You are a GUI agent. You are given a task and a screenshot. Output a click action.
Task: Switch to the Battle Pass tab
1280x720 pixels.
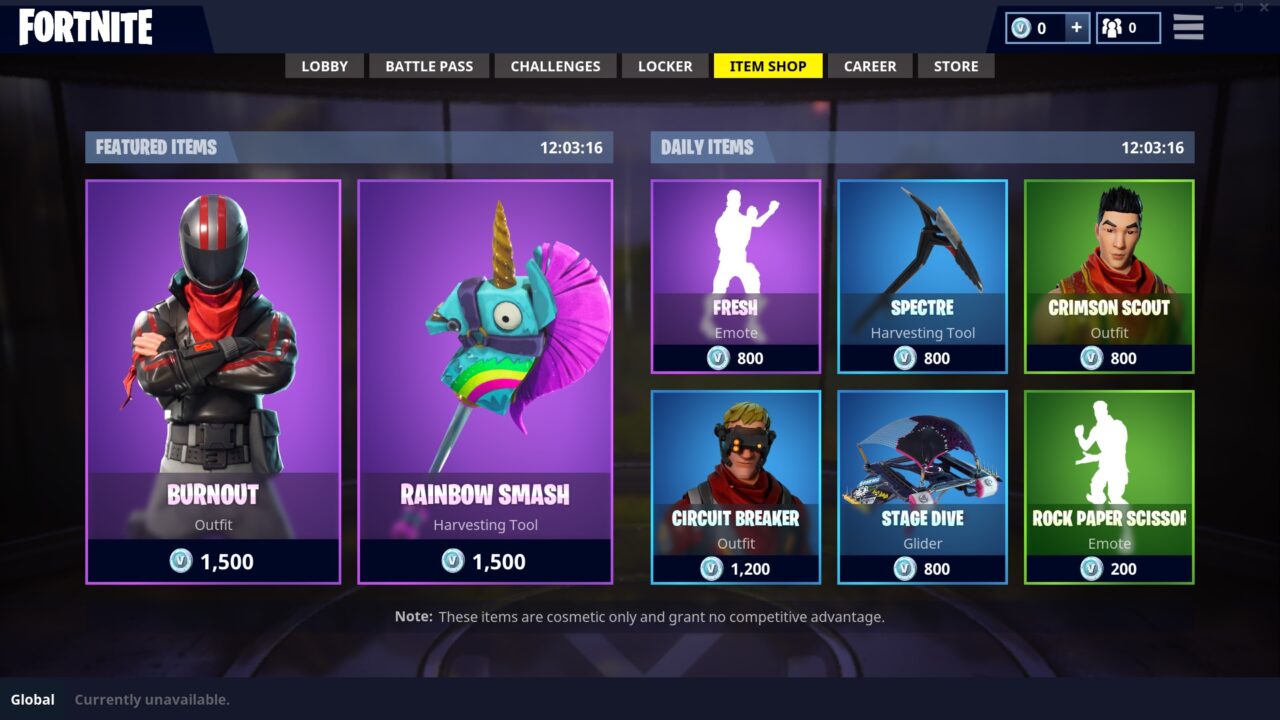click(429, 66)
